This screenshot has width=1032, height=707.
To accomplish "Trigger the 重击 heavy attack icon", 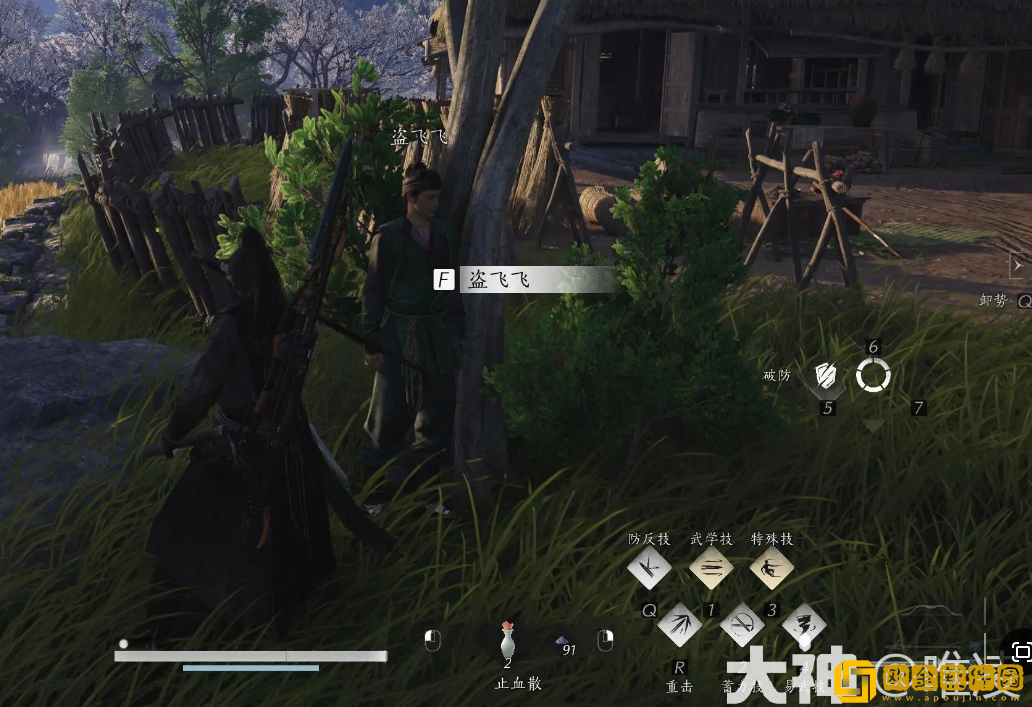I will 679,626.
